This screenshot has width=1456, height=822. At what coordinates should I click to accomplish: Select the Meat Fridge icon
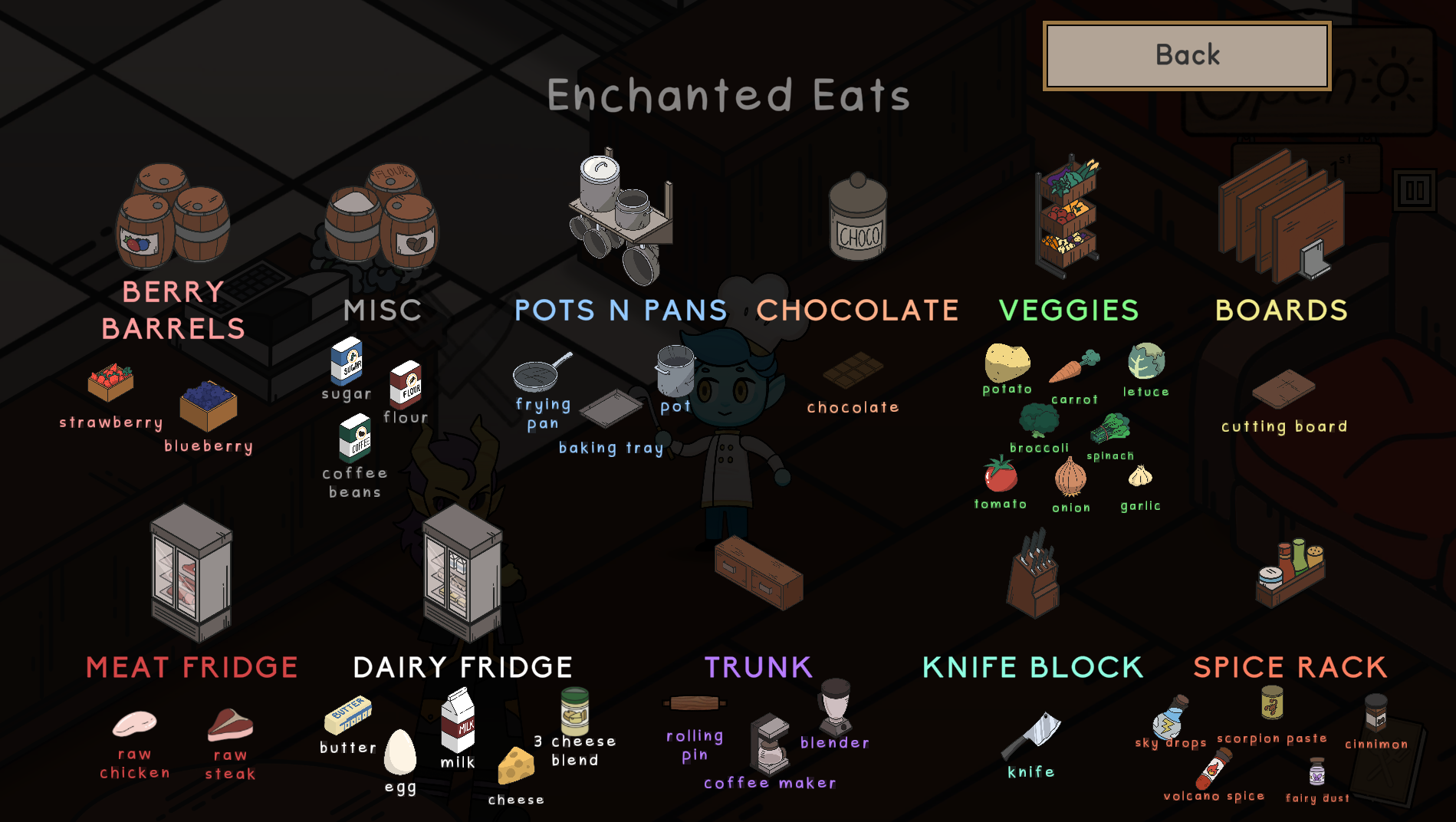(x=191, y=572)
